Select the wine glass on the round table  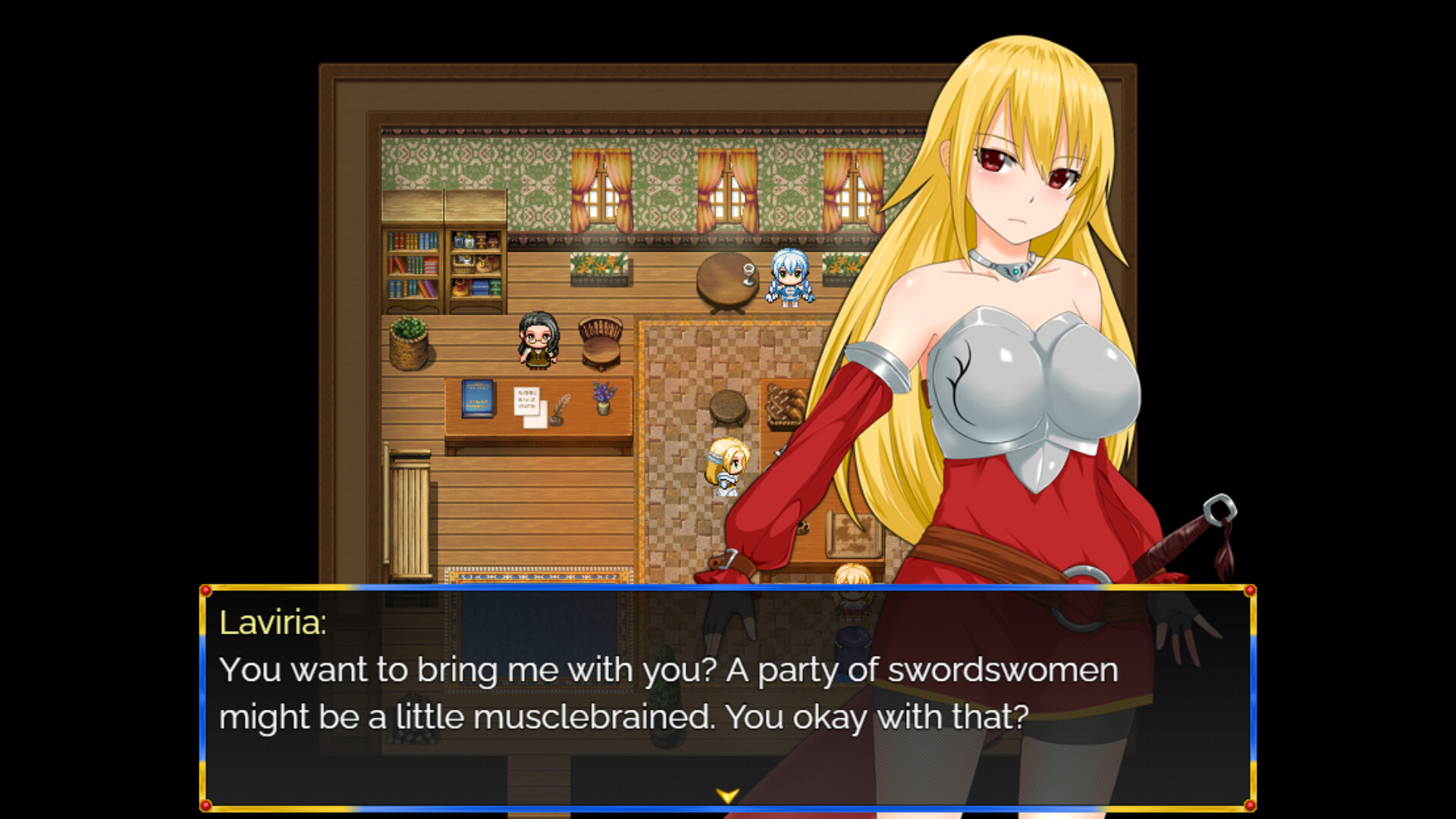(x=748, y=274)
